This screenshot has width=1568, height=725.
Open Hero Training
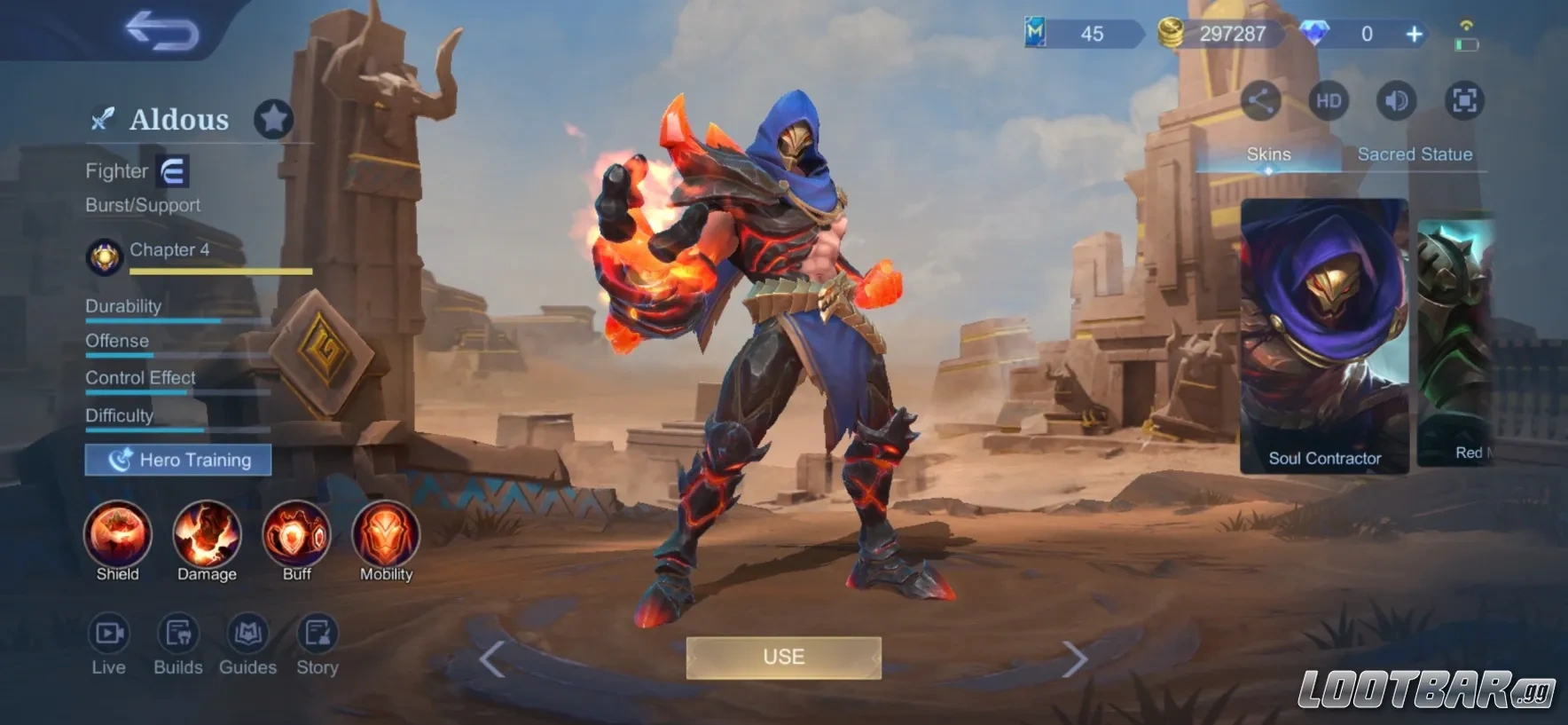178,460
